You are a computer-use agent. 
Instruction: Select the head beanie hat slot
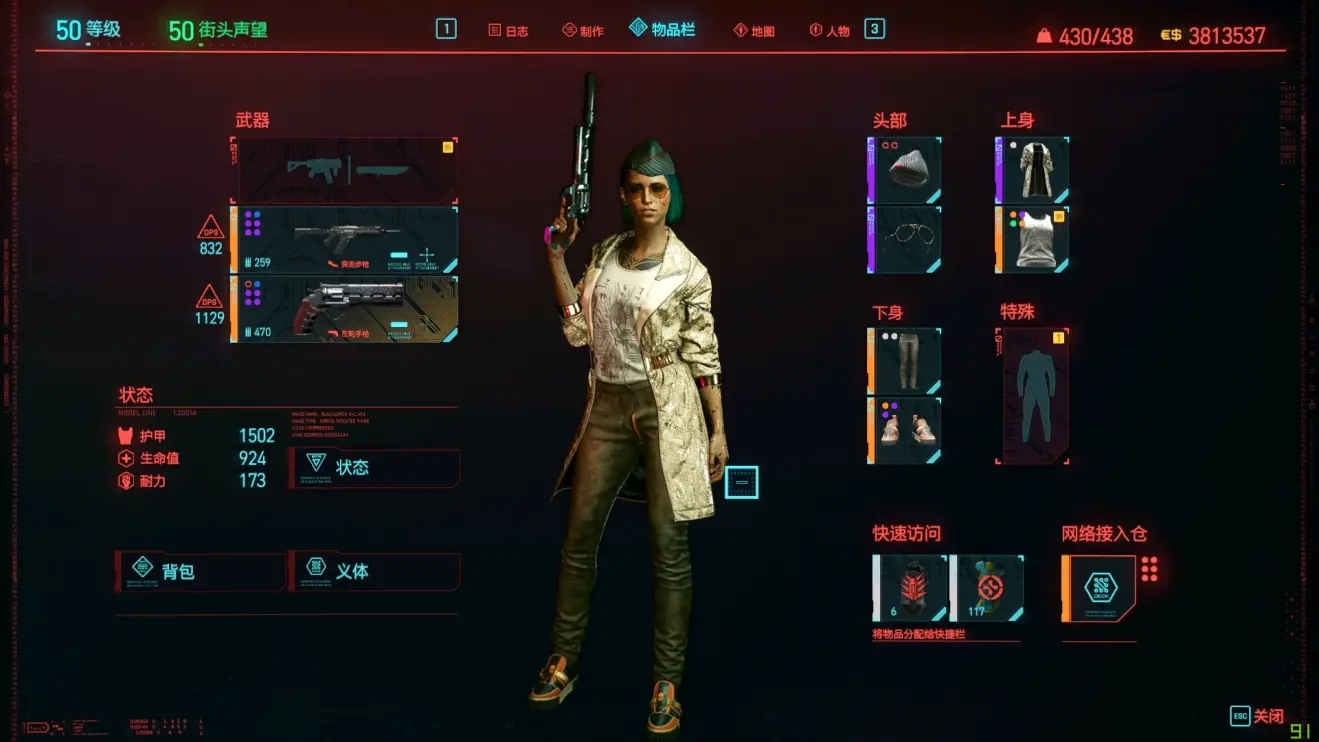pyautogui.click(x=904, y=170)
